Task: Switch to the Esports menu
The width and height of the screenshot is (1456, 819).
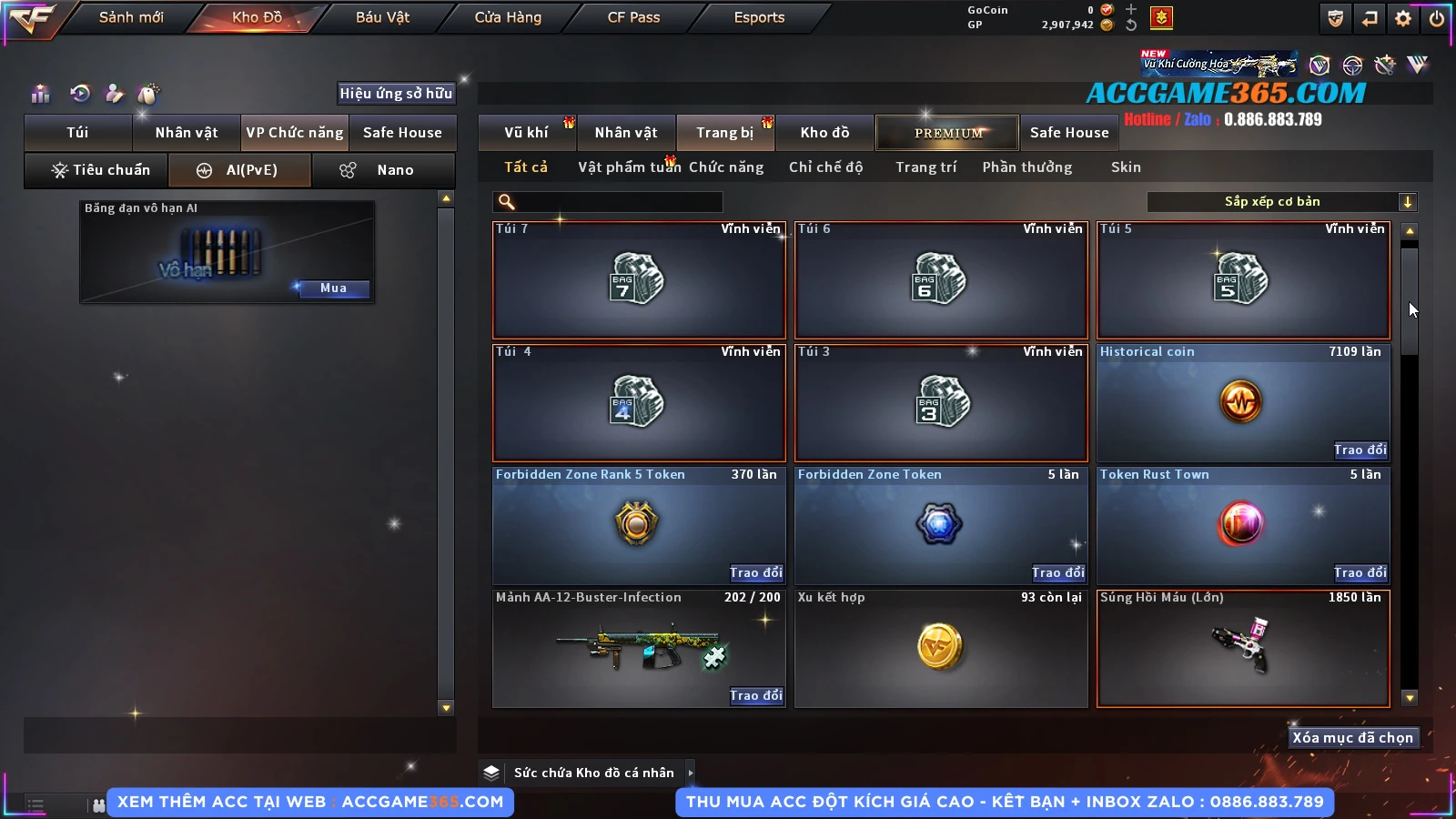Action: coord(759,17)
